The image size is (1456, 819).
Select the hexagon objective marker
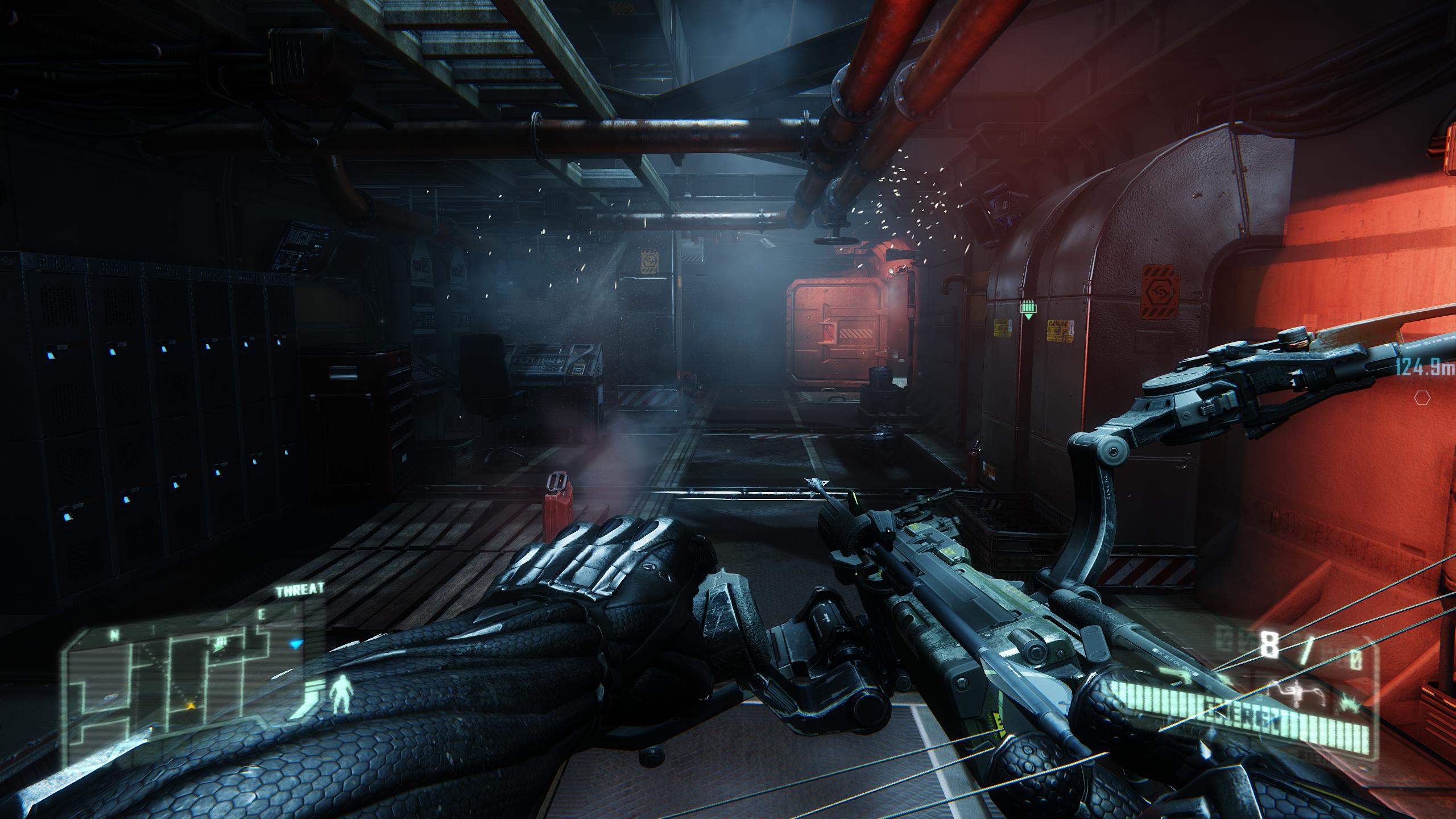[x=1434, y=398]
